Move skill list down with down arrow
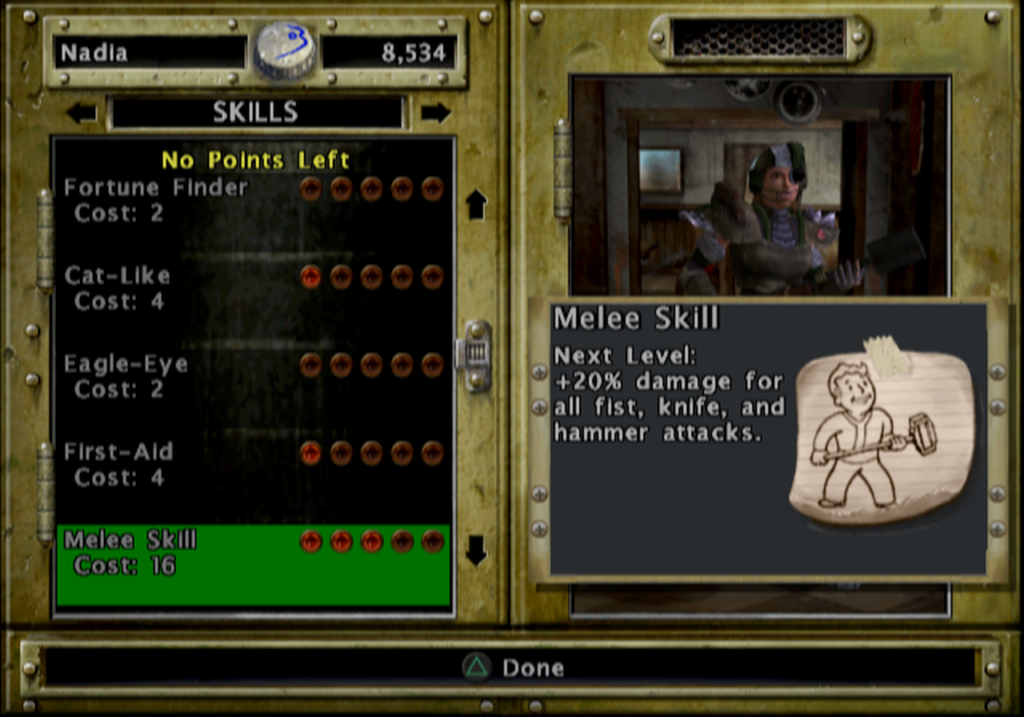Image resolution: width=1024 pixels, height=717 pixels. pos(476,549)
